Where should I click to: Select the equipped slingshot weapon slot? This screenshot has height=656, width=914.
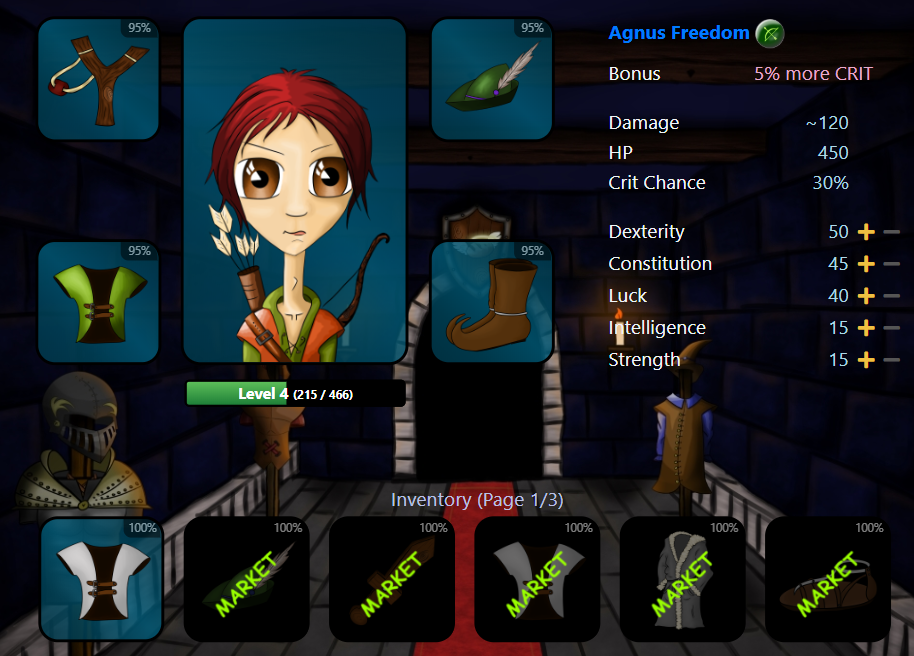point(98,80)
